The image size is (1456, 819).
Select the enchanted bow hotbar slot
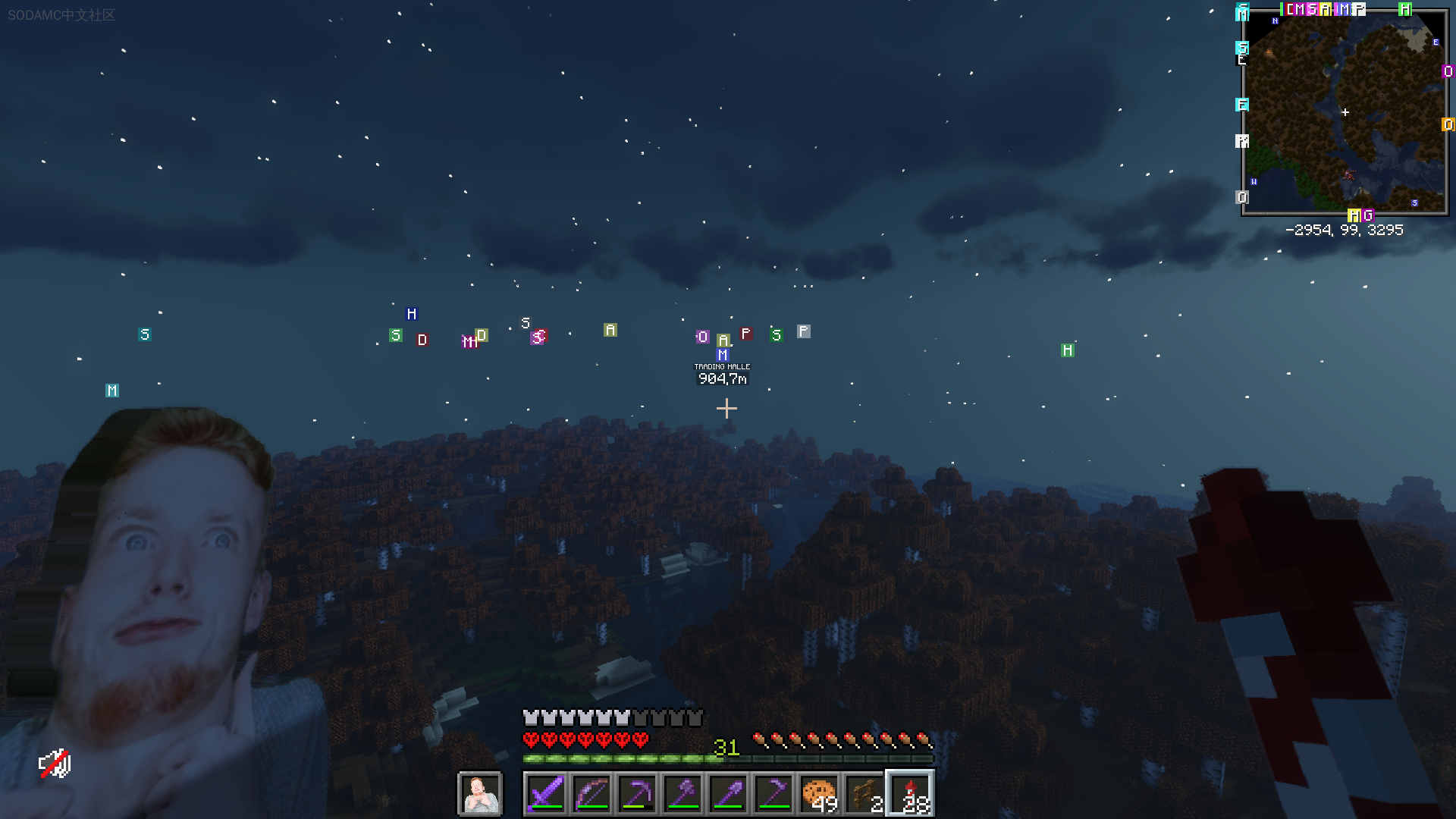coord(591,794)
